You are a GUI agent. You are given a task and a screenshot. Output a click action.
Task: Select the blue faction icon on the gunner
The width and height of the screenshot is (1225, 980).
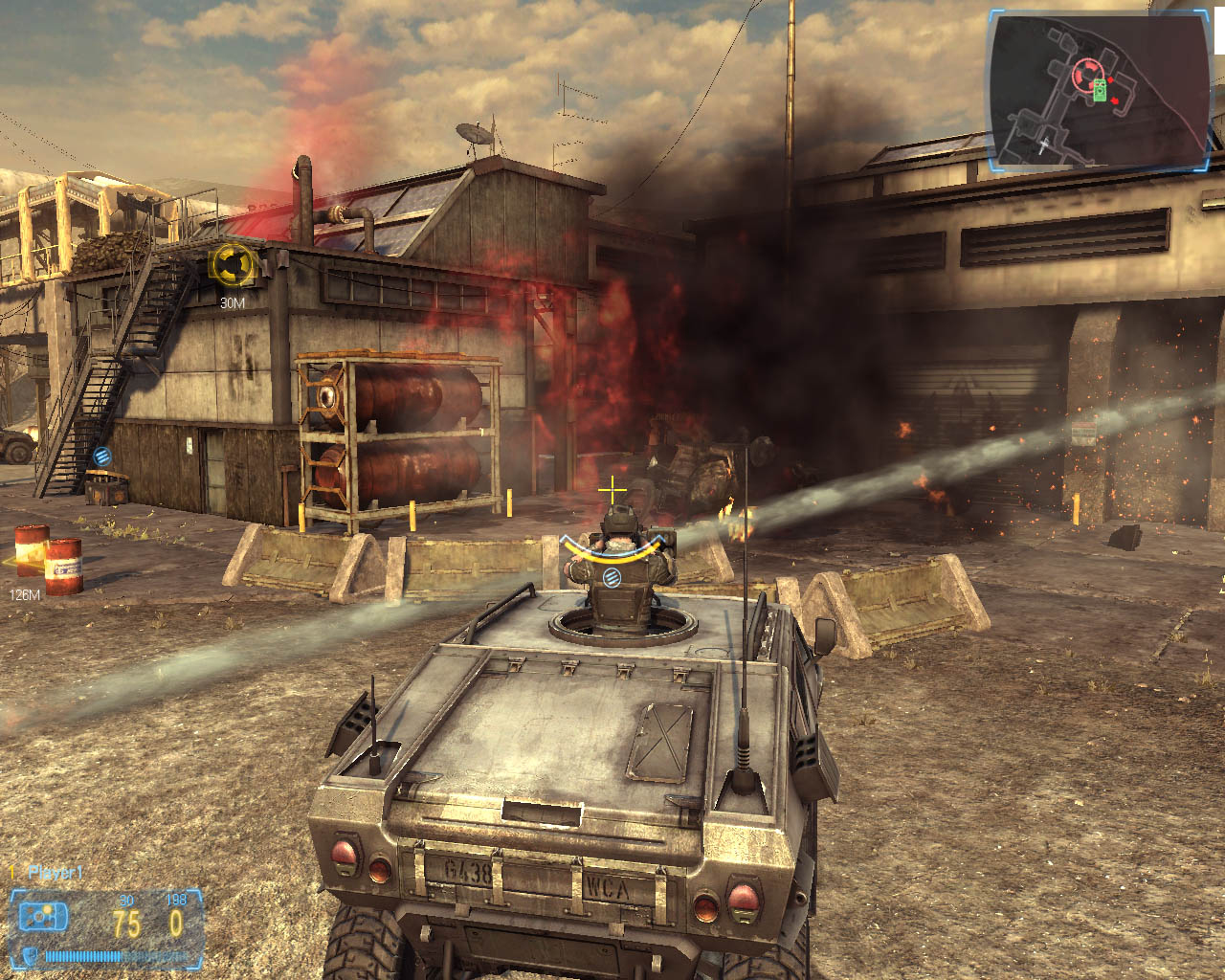pos(611,576)
